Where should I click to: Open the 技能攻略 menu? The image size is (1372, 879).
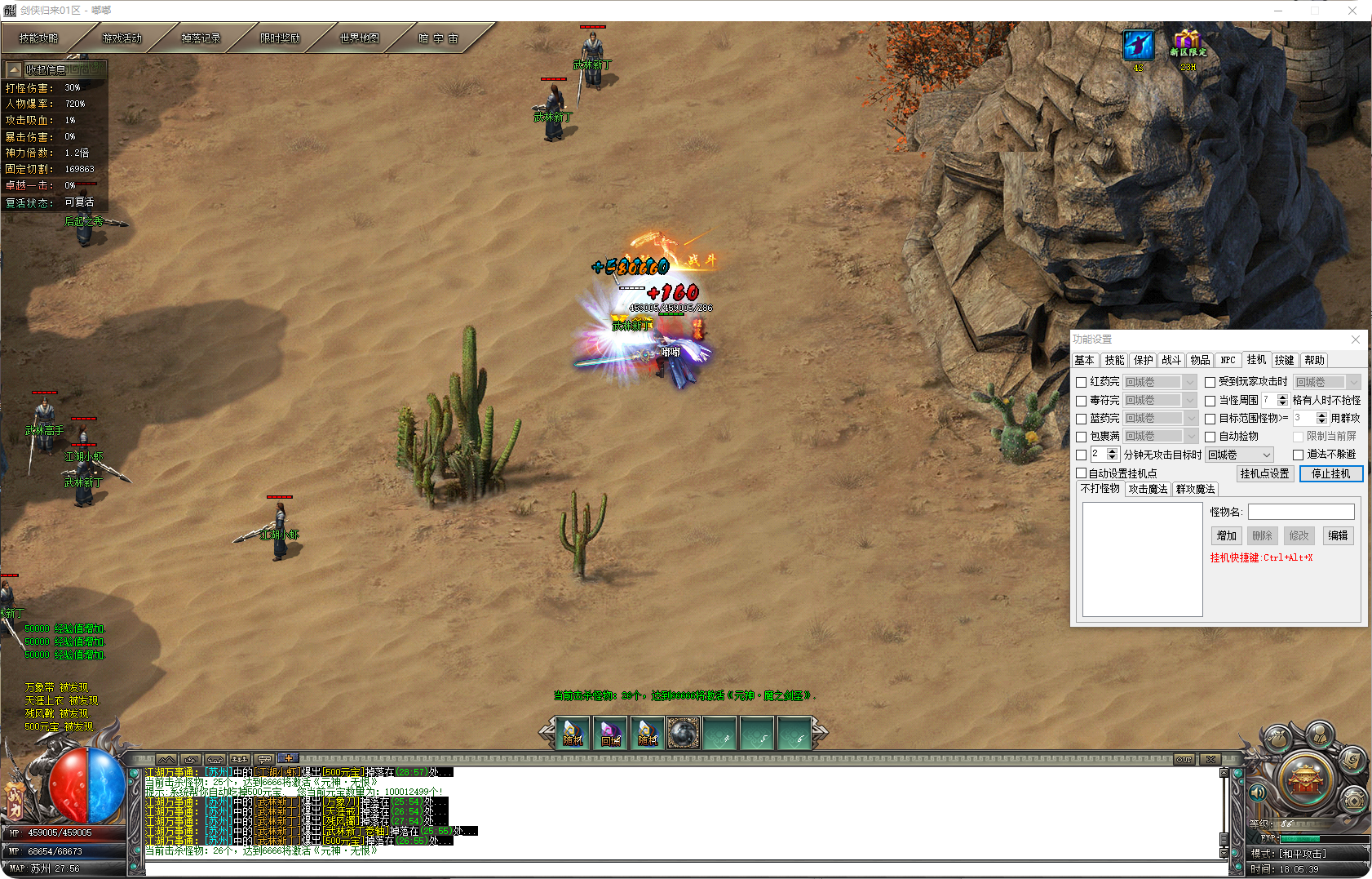39,38
